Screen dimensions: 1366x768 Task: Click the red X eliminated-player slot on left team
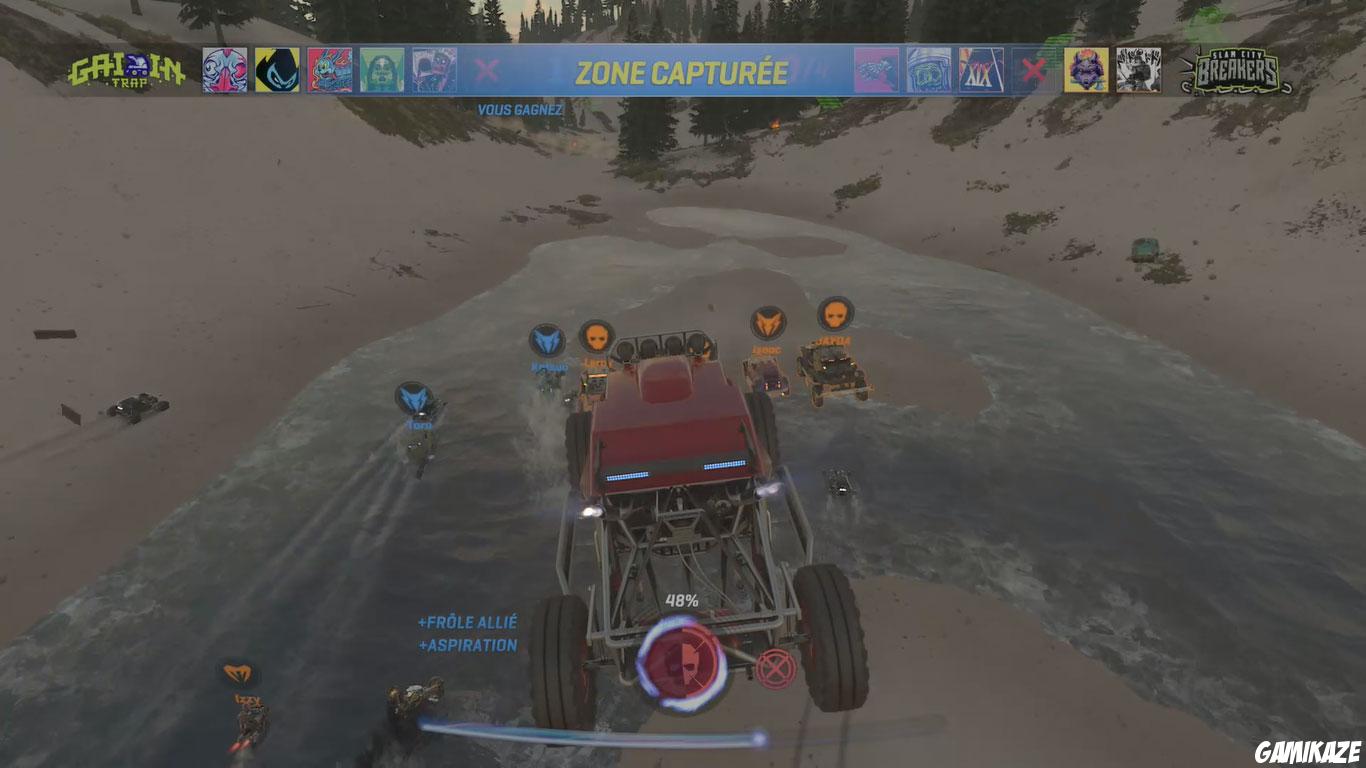489,70
